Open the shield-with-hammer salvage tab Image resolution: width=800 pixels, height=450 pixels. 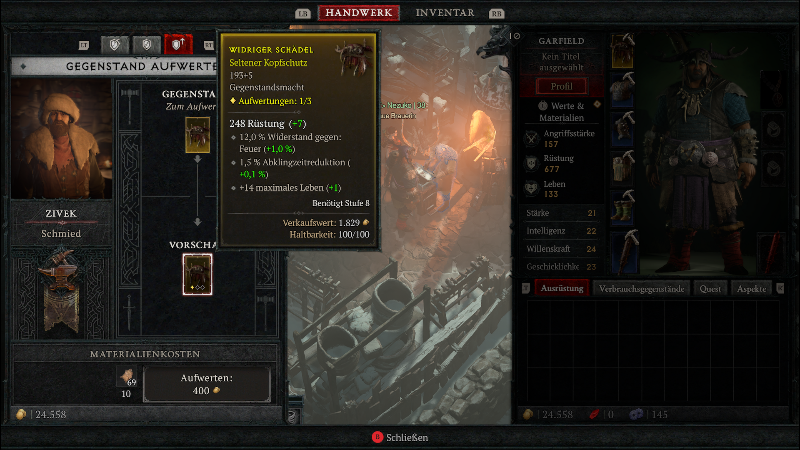pos(117,45)
